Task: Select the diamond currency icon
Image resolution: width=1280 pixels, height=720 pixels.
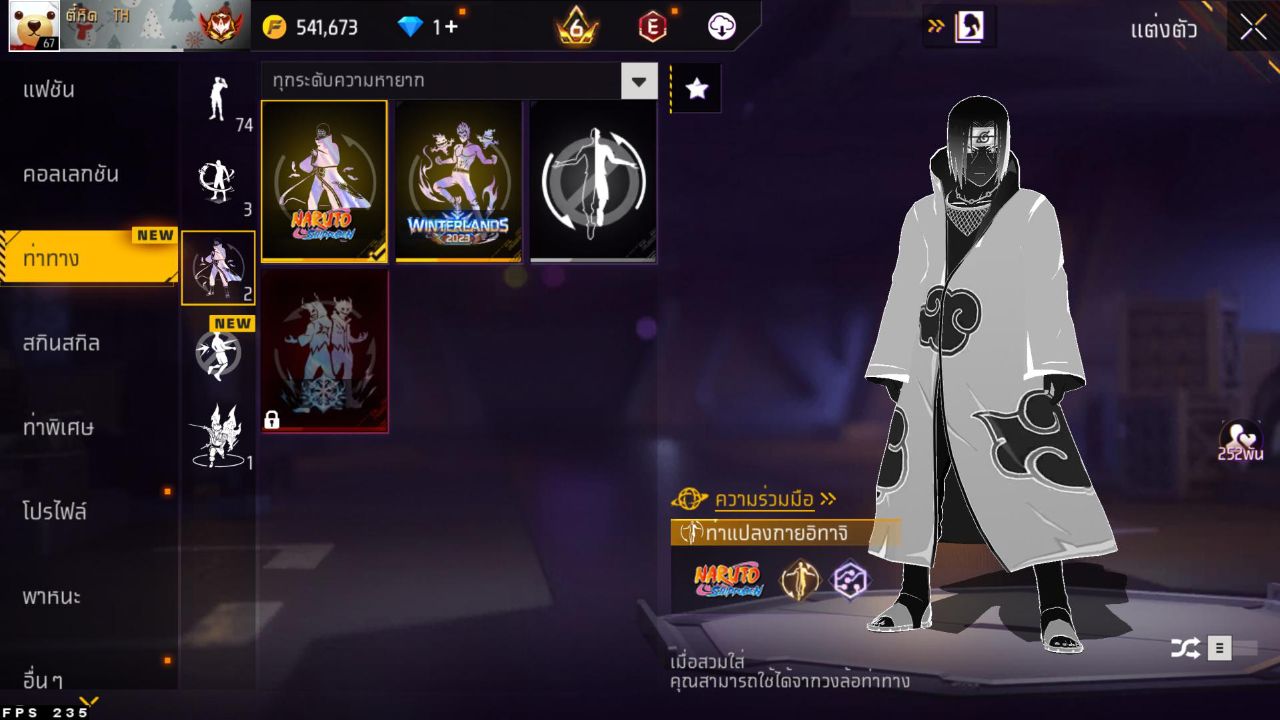Action: [x=408, y=27]
